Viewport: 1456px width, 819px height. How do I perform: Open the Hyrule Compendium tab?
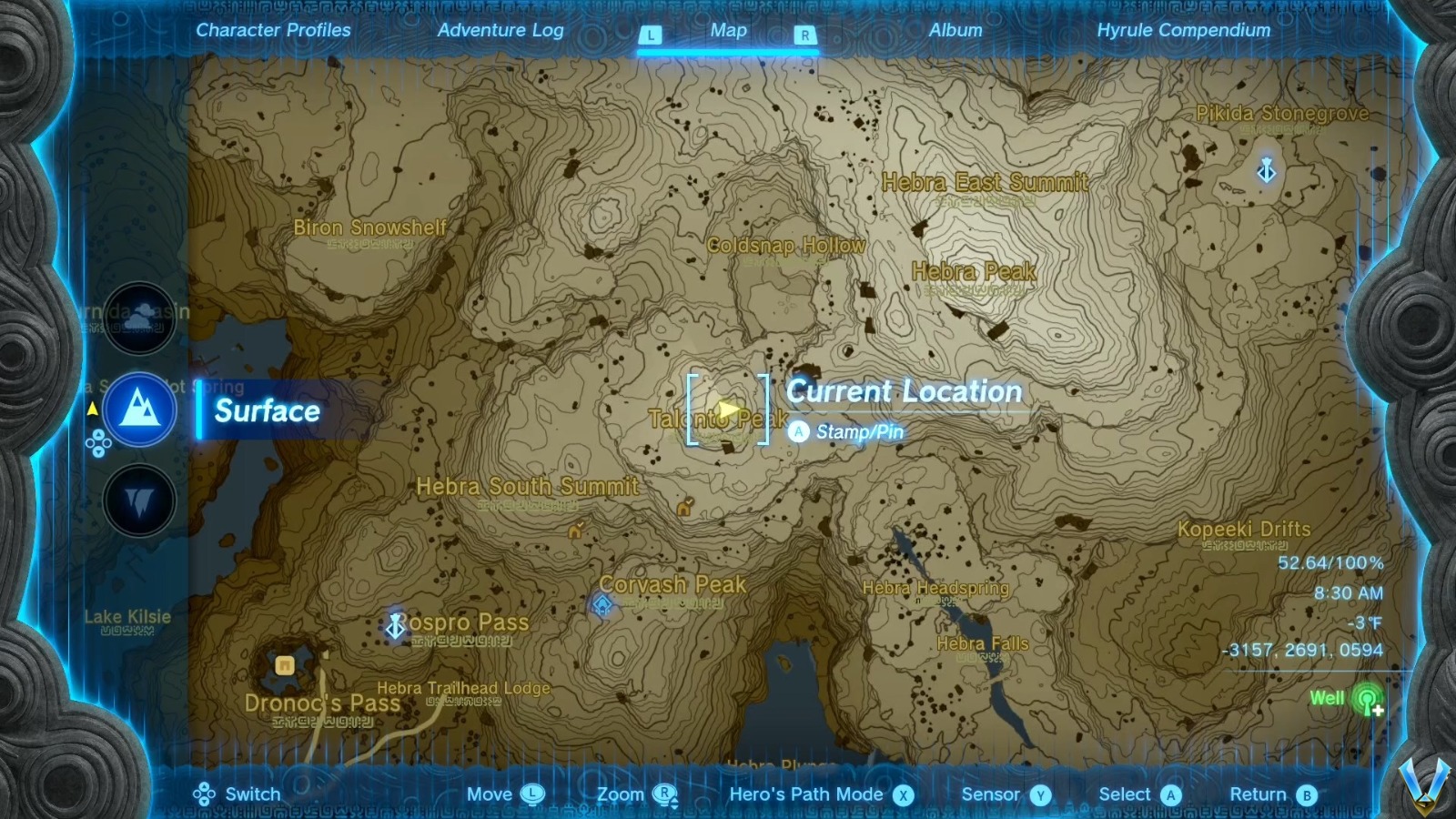pyautogui.click(x=1182, y=29)
